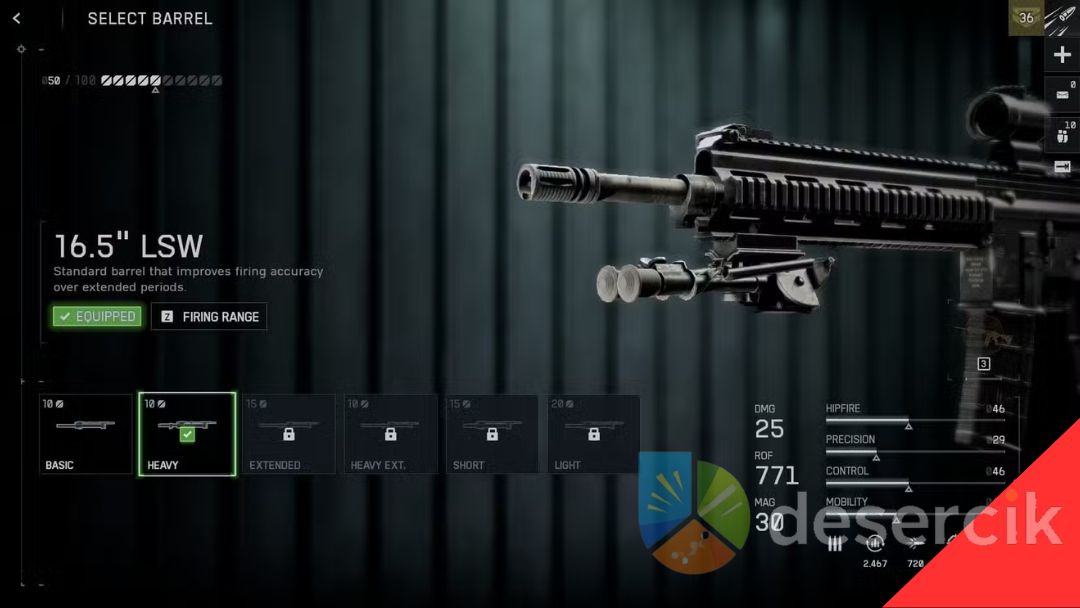The image size is (1080, 608).
Task: Select the locked Extended barrel
Action: point(288,434)
